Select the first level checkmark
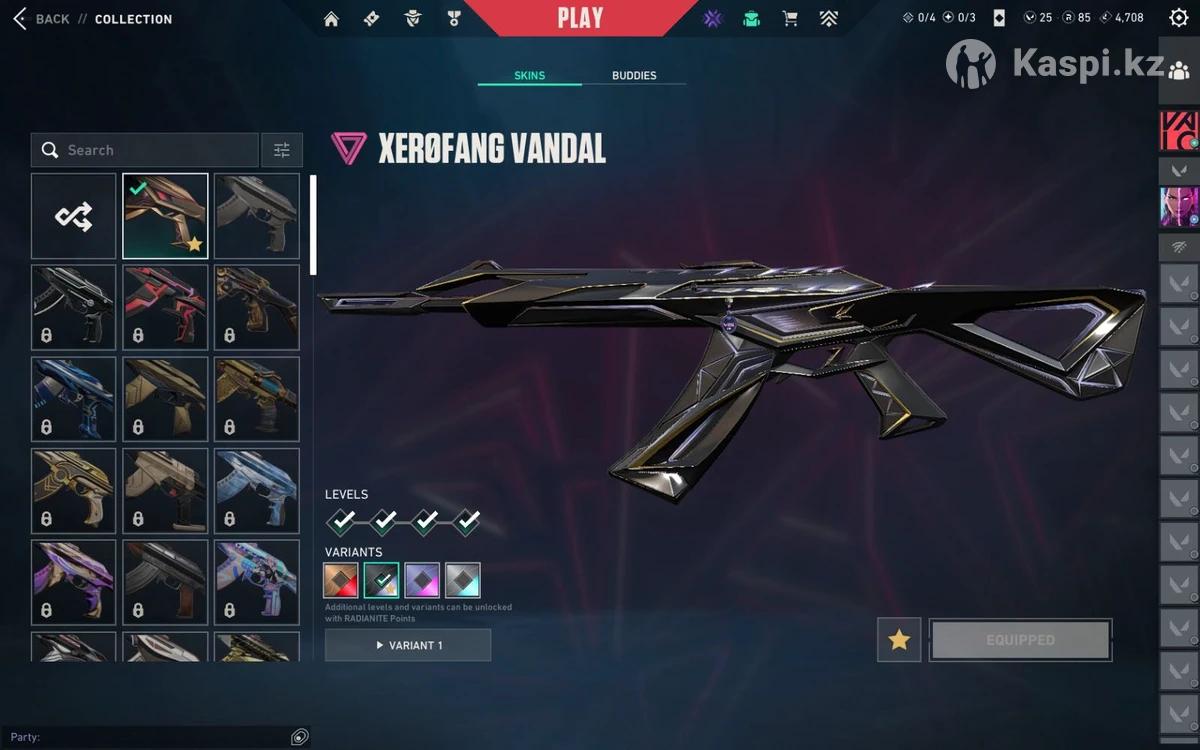This screenshot has width=1200, height=750. (342, 520)
